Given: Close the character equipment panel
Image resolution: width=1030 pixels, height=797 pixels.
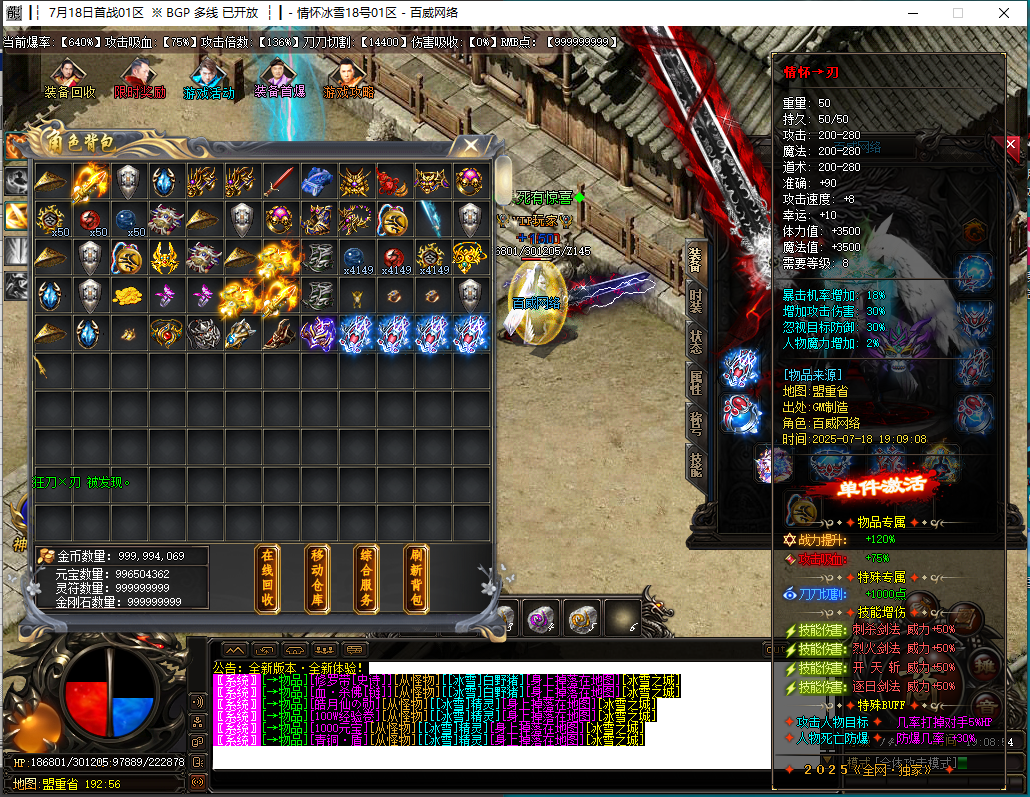Looking at the screenshot, I should click(1011, 145).
